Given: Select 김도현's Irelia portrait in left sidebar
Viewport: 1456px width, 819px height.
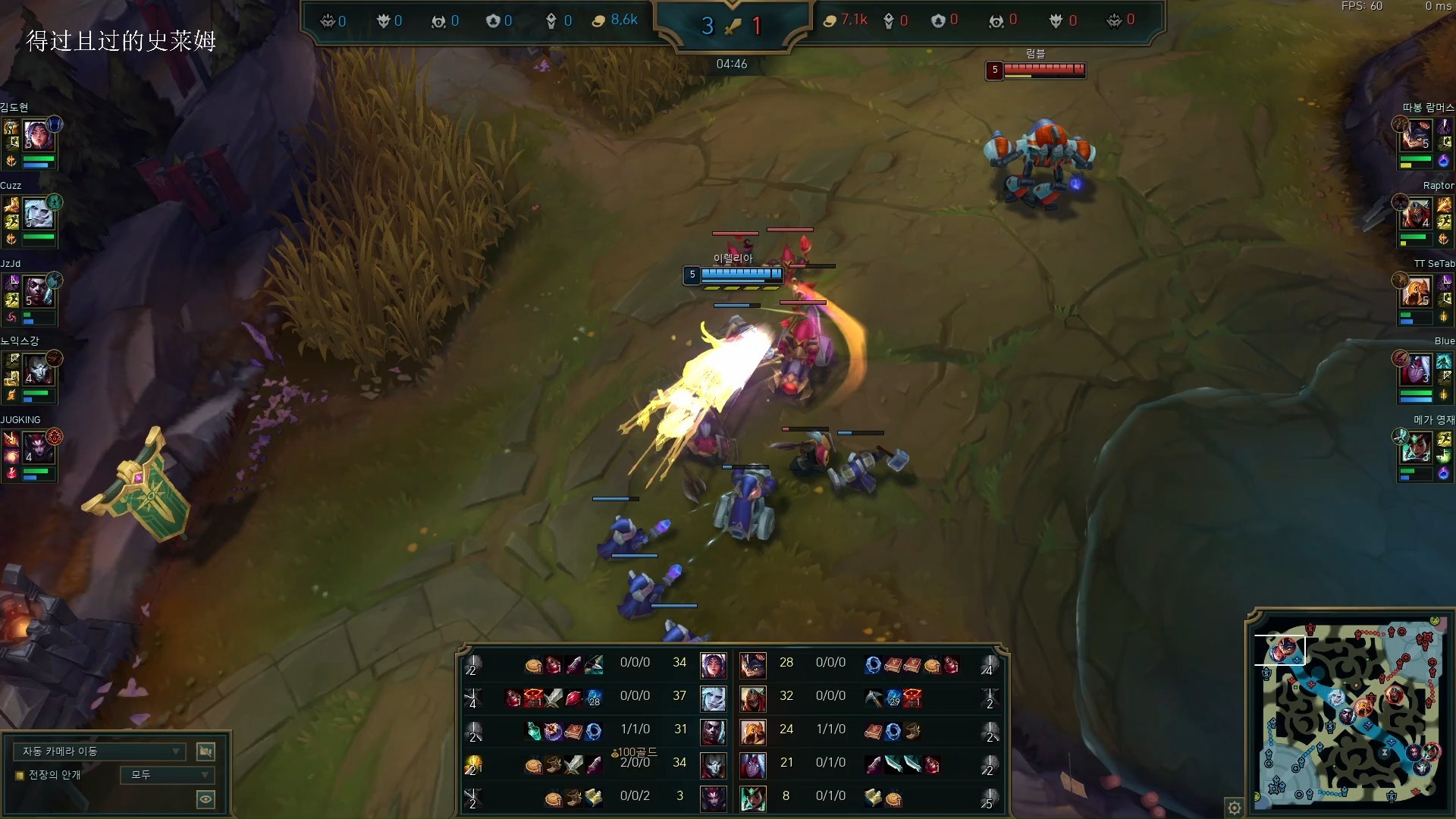Looking at the screenshot, I should 39,136.
